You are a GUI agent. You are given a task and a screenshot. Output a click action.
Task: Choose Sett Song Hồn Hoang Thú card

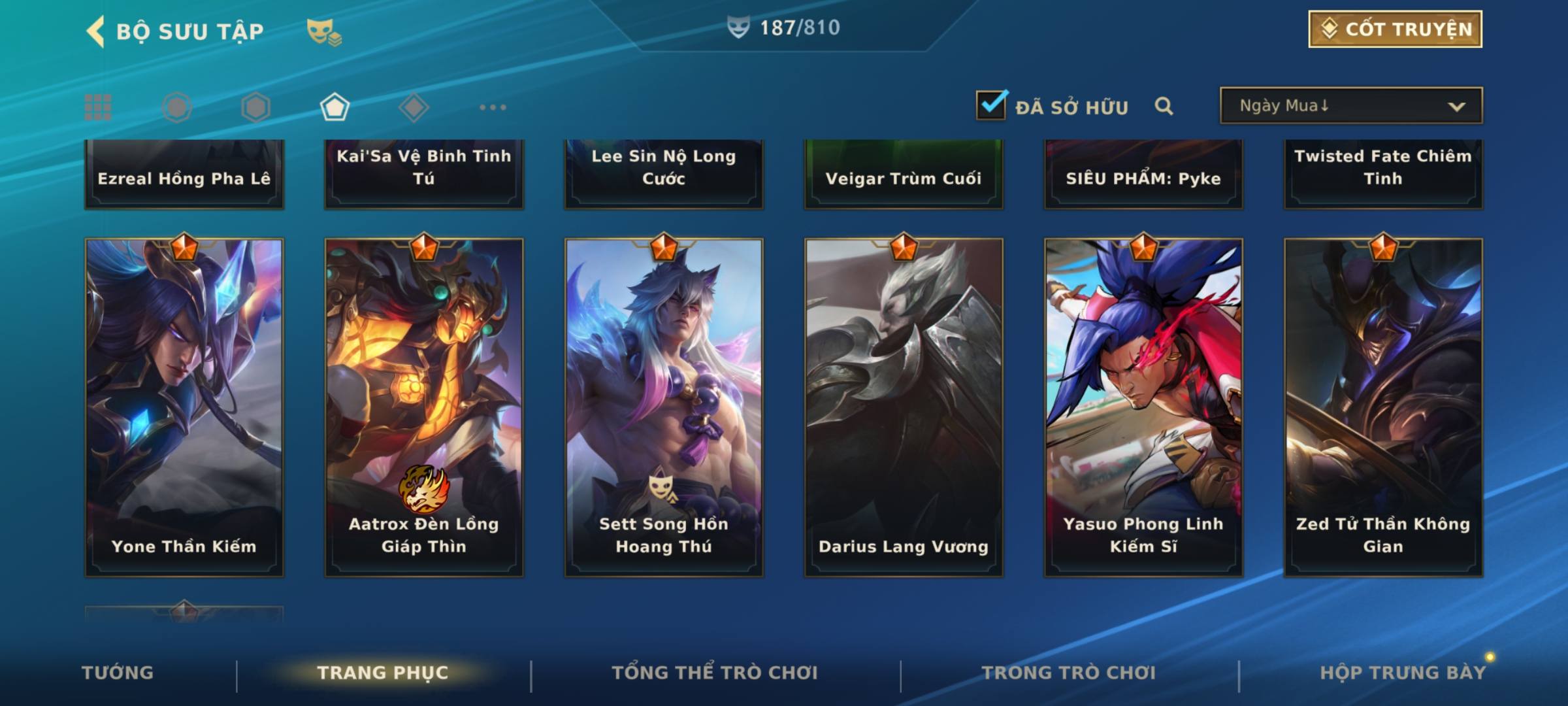coord(664,407)
